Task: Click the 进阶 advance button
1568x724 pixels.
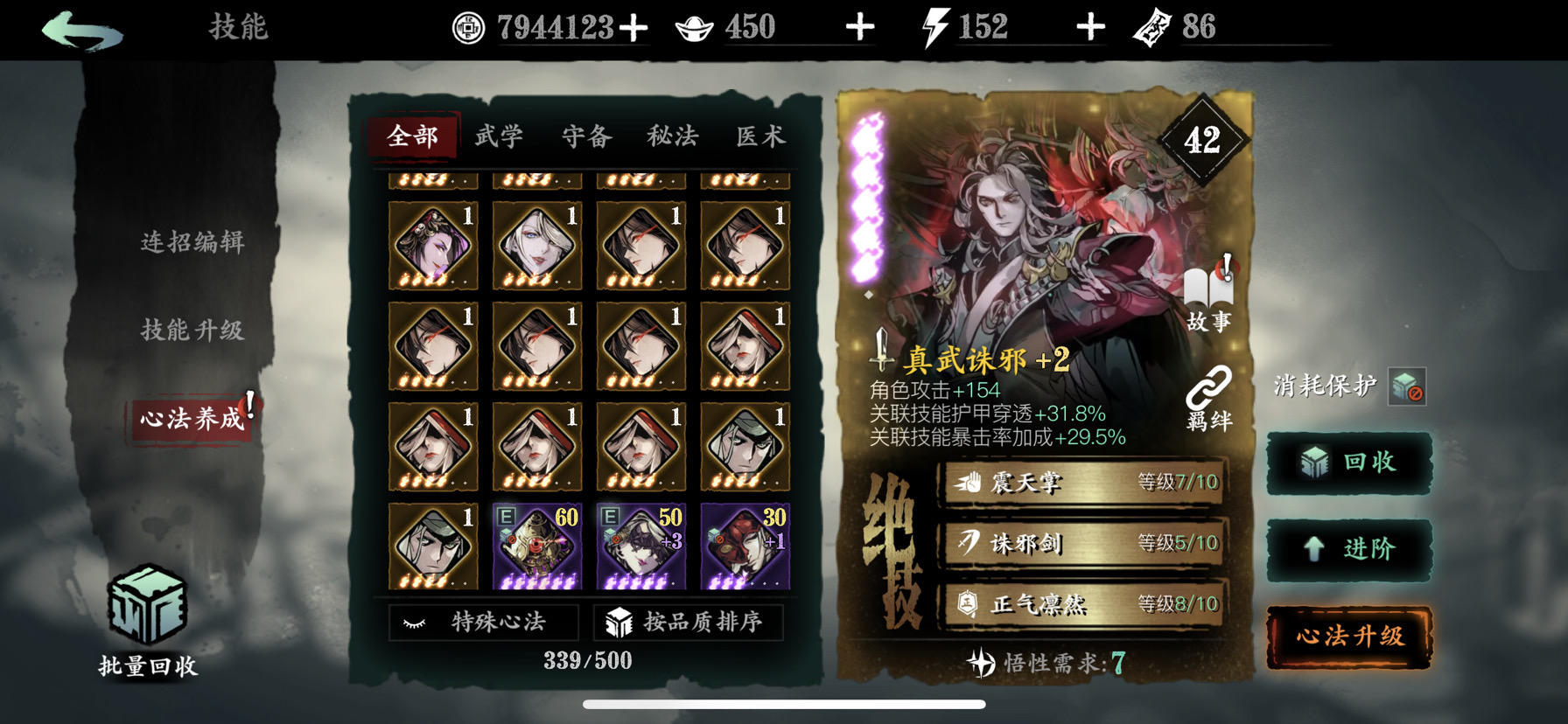Action: point(1349,551)
